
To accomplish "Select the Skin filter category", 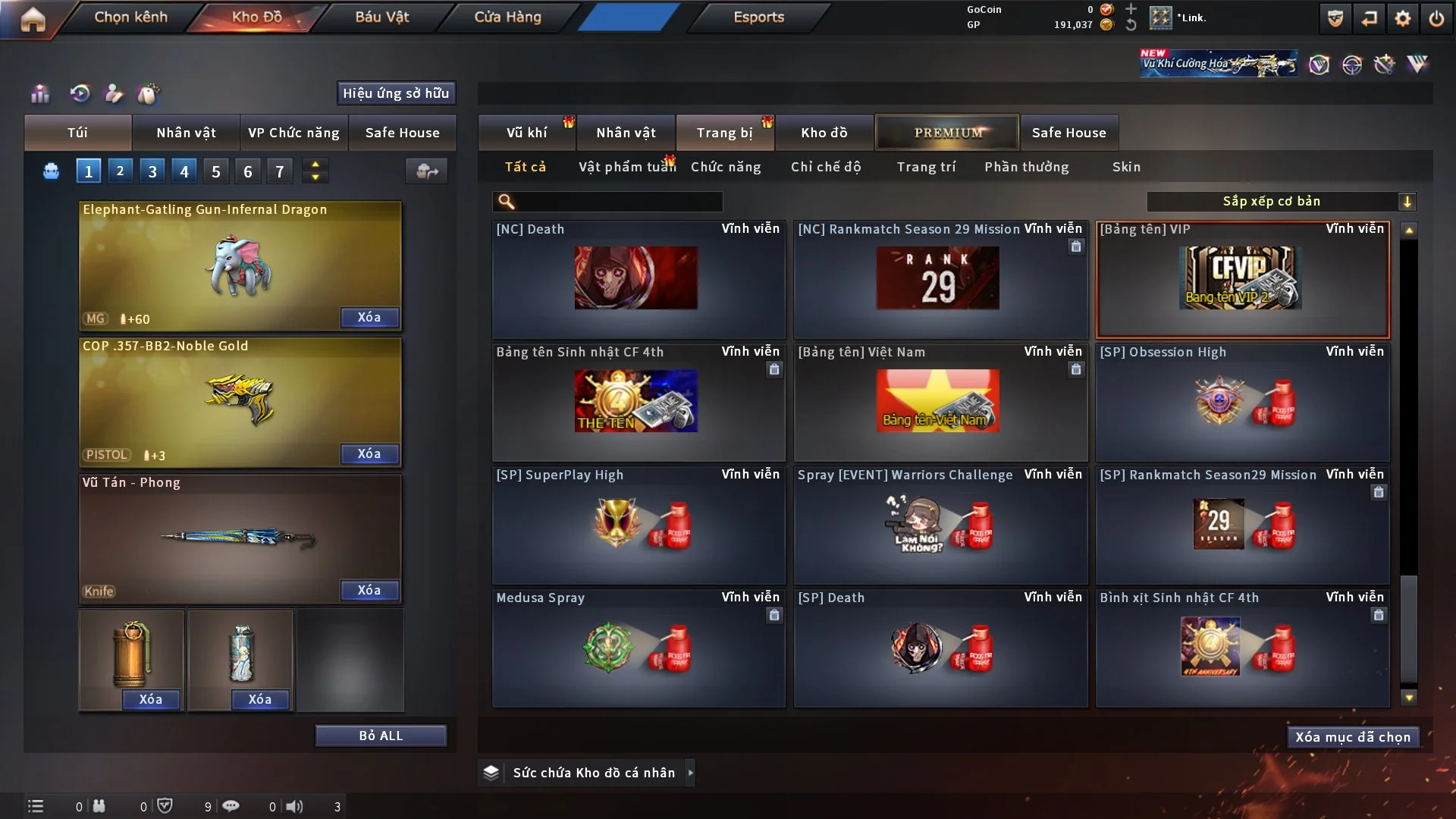I will [1126, 167].
